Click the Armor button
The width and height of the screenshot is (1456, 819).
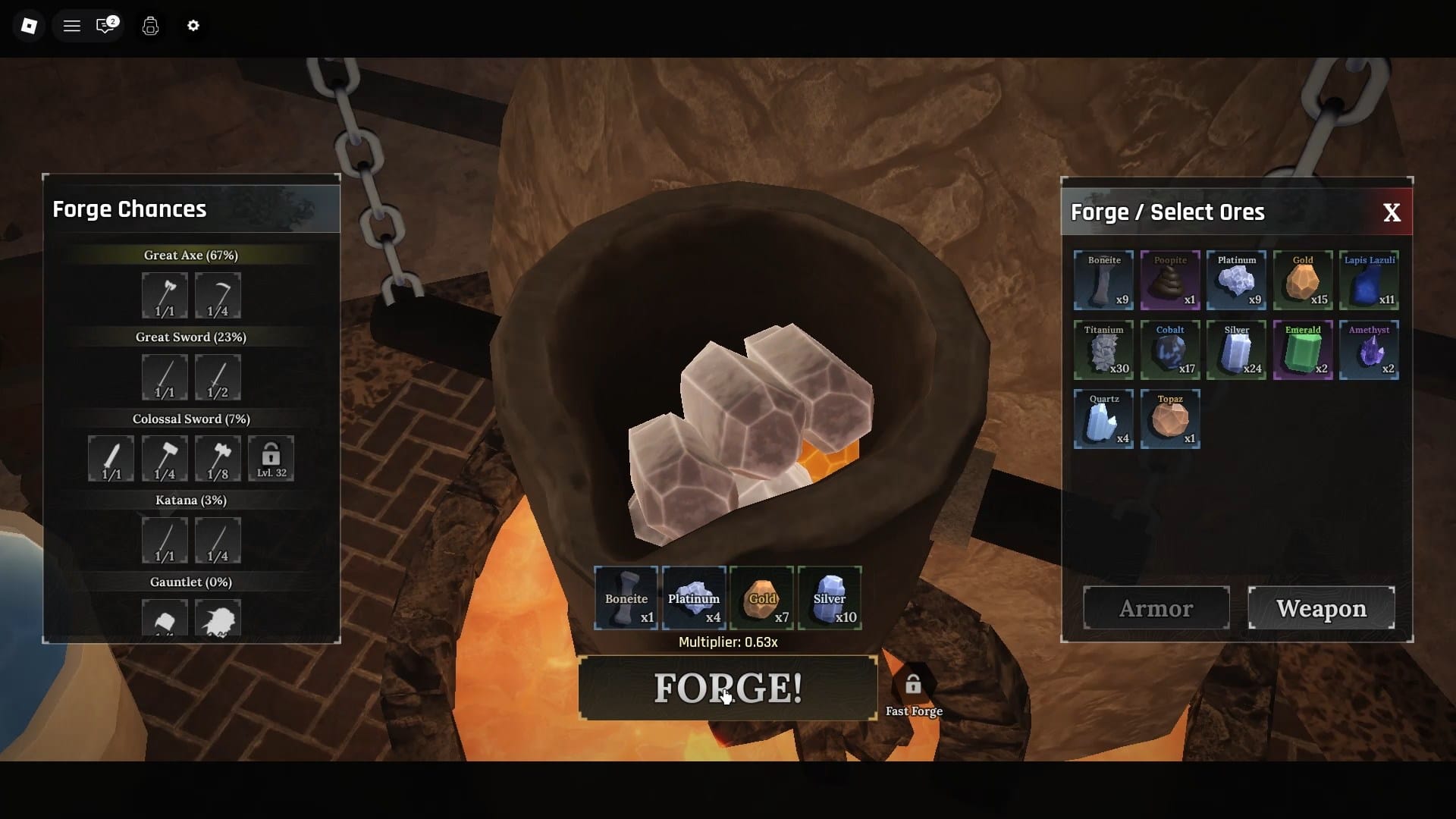[x=1155, y=607]
